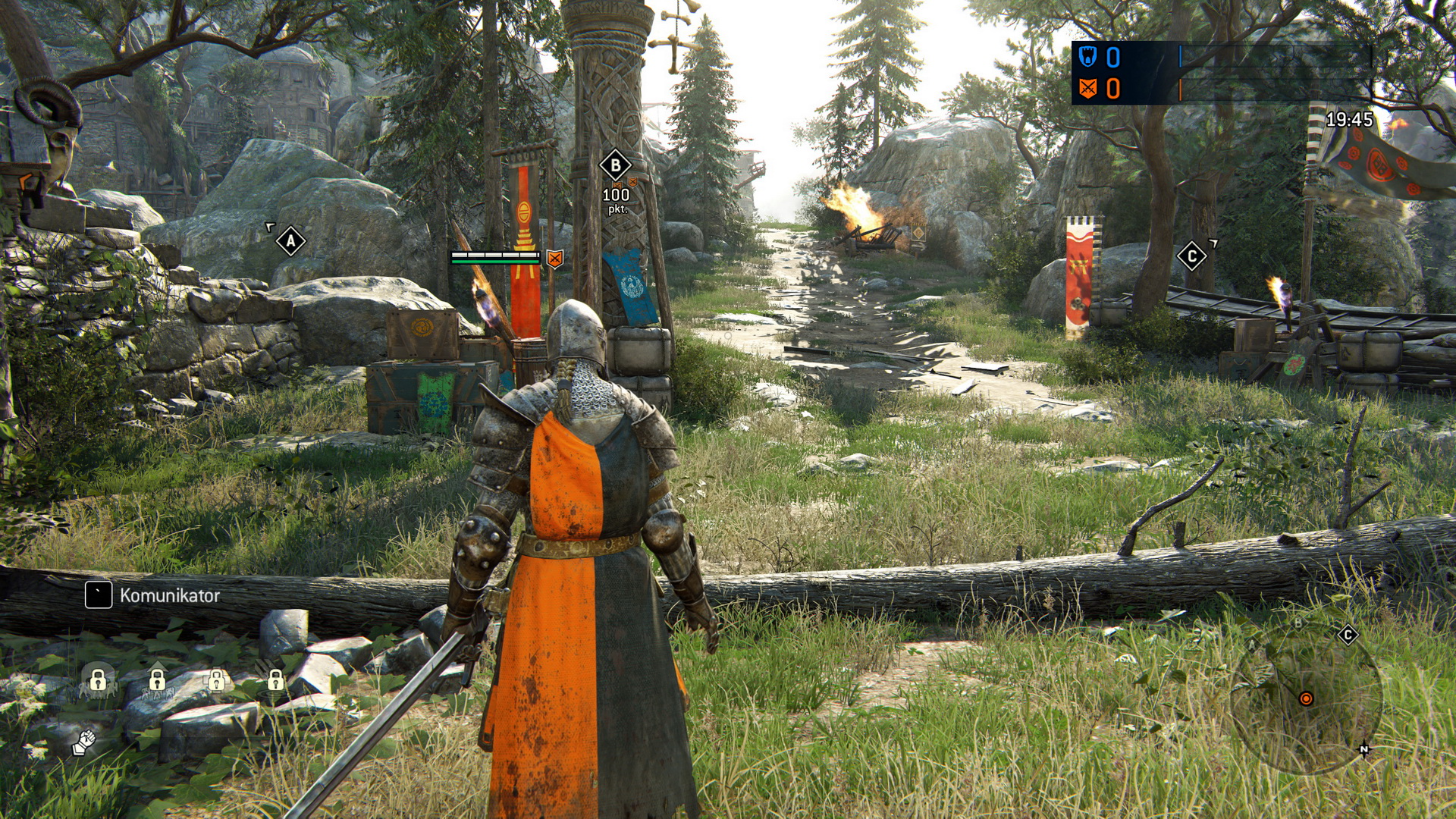Click the first locked soldiers feat icon
The image size is (1456, 819).
click(98, 680)
